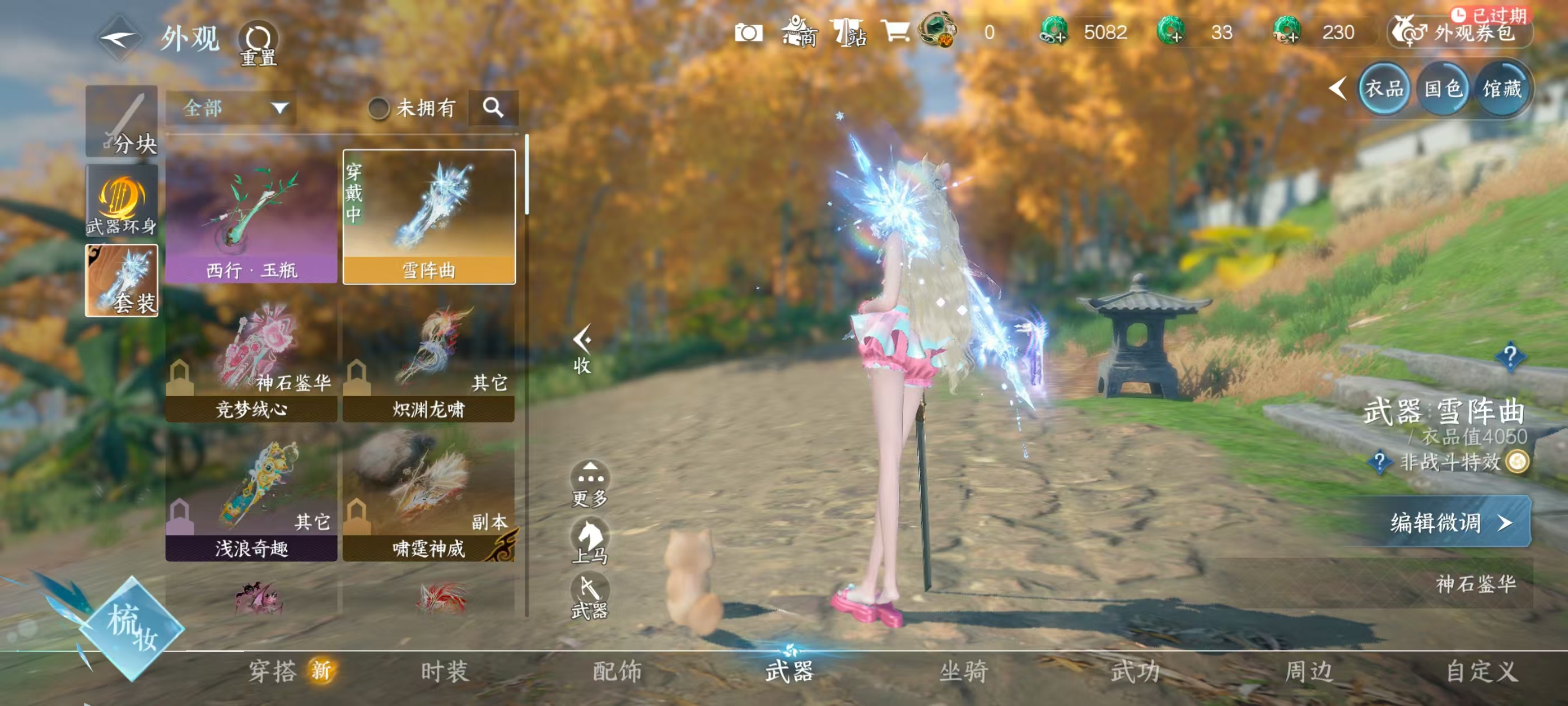Take a photo with the camera icon
Screen dimensions: 1568x706
pyautogui.click(x=748, y=33)
